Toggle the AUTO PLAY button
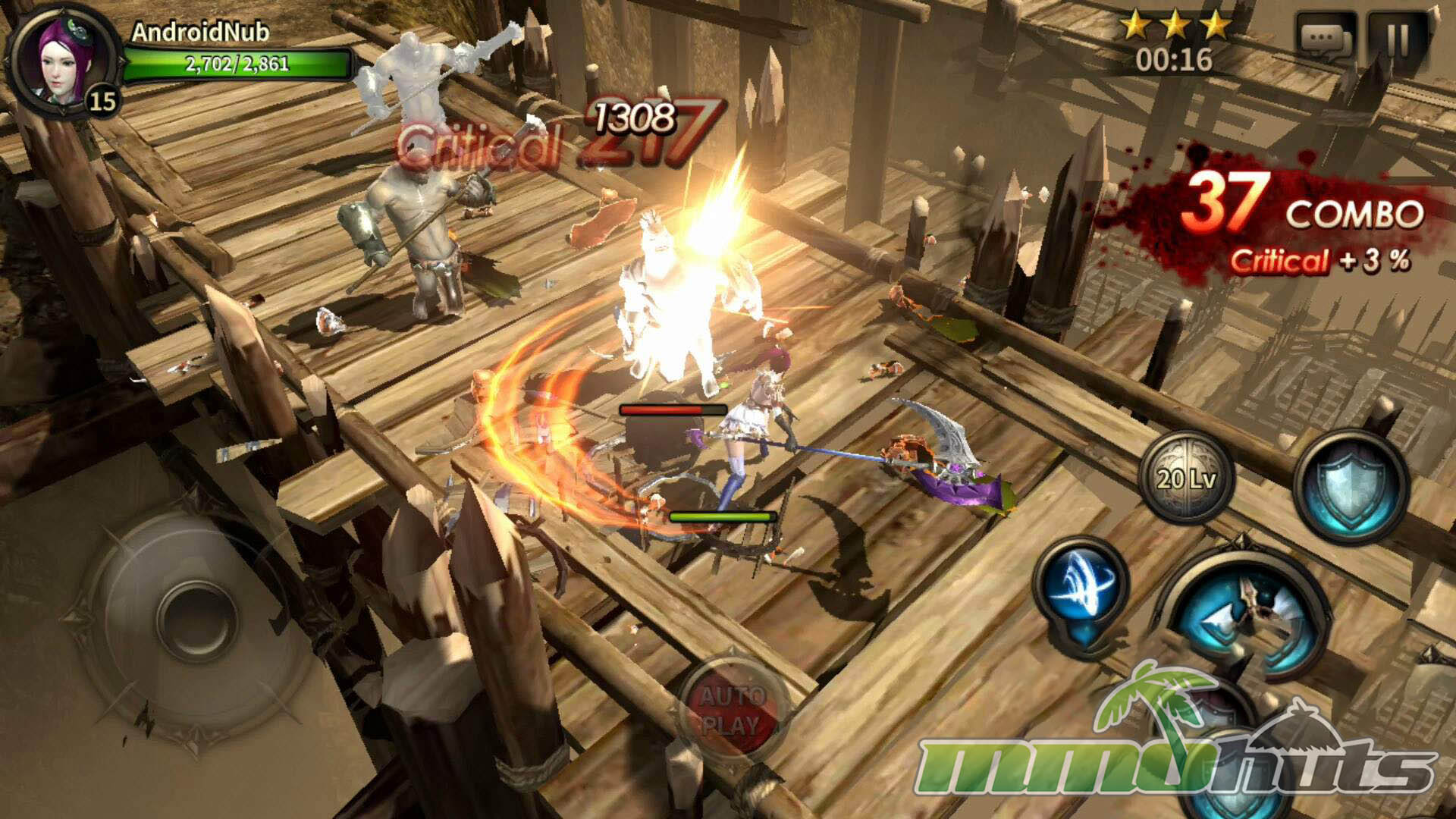The image size is (1456, 819). [x=730, y=710]
